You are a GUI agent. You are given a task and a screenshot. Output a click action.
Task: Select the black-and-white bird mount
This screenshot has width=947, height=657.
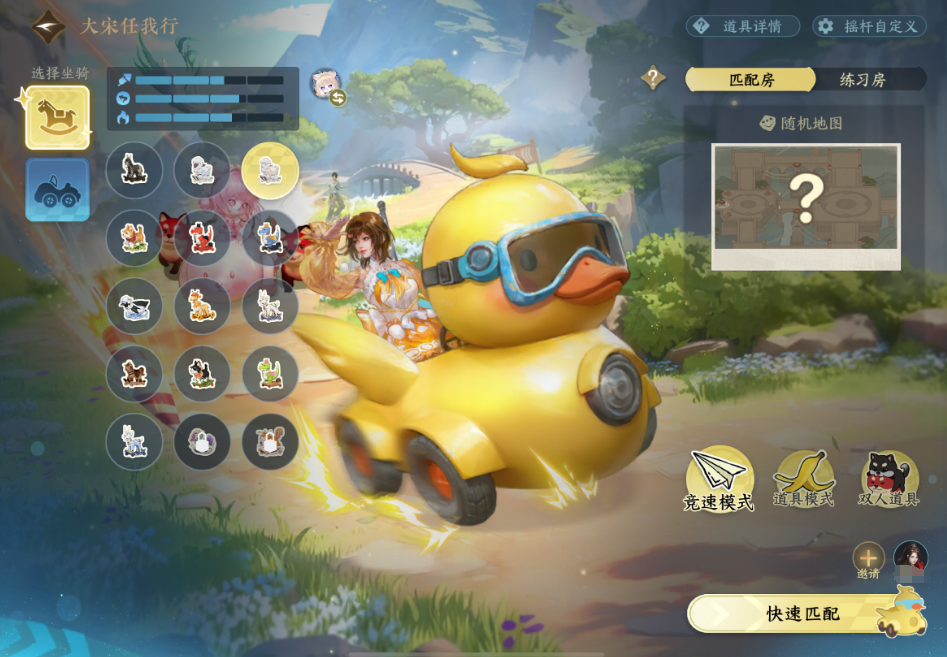134,306
